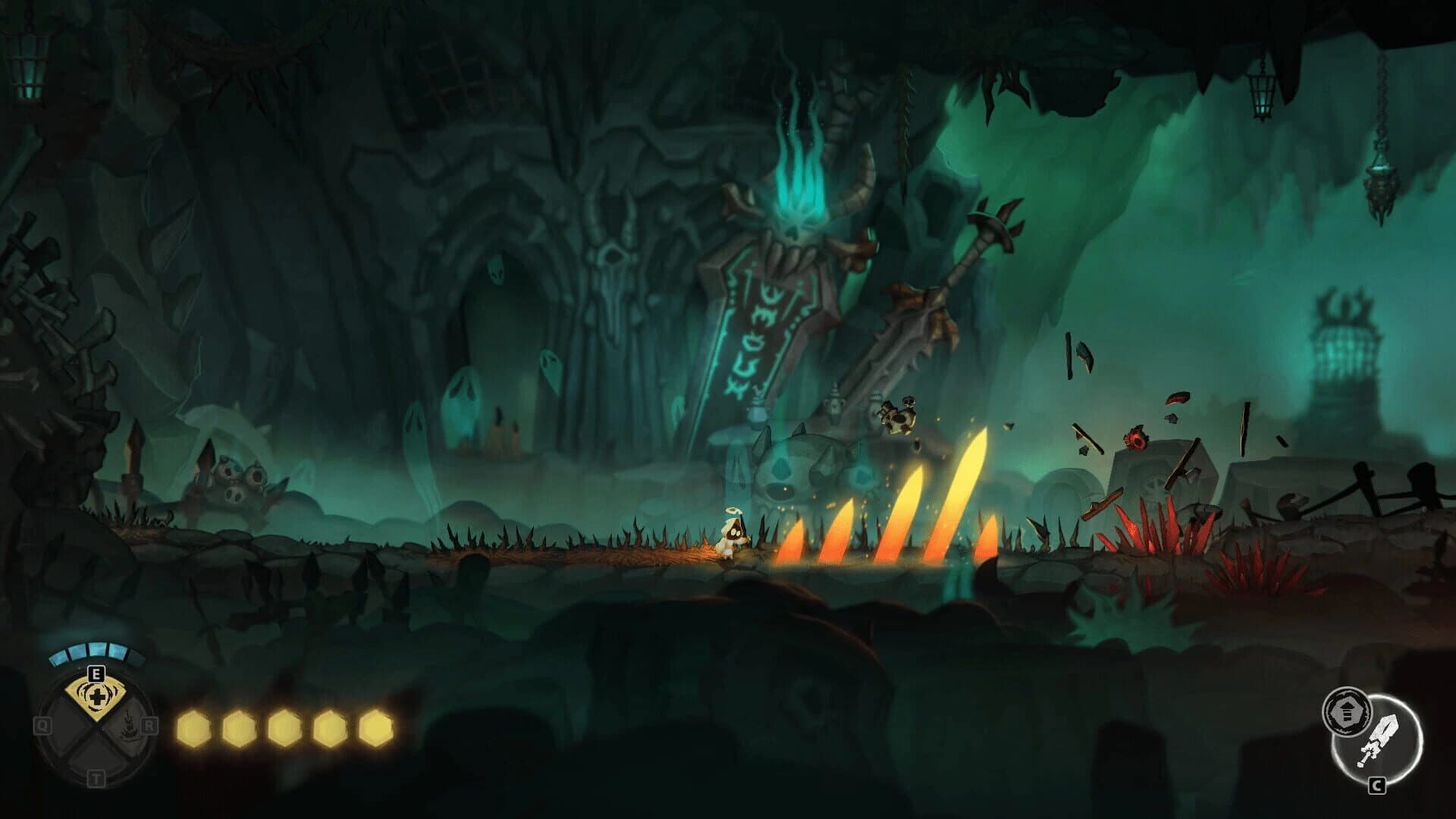This screenshot has height=819, width=1456.
Task: Select the healing ability bound to E
Action: pos(96,696)
